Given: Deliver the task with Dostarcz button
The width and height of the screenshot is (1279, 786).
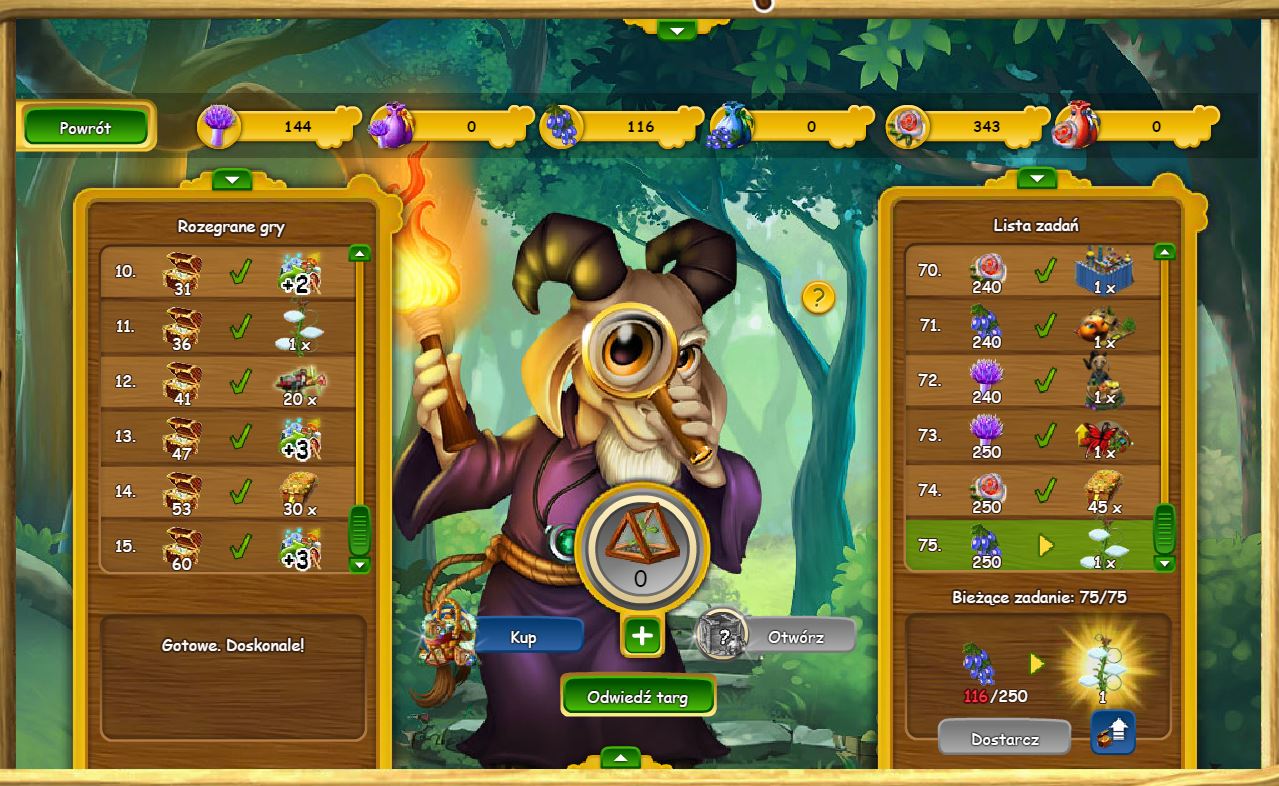Looking at the screenshot, I should tap(1004, 739).
